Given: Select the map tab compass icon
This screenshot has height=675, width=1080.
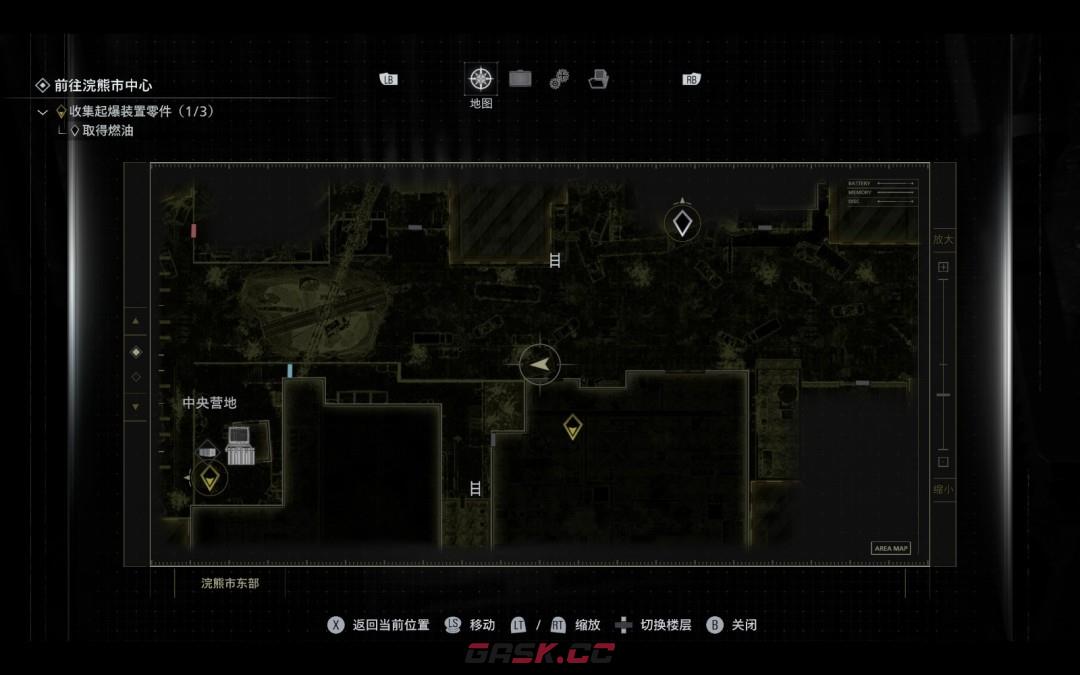Looking at the screenshot, I should point(481,79).
